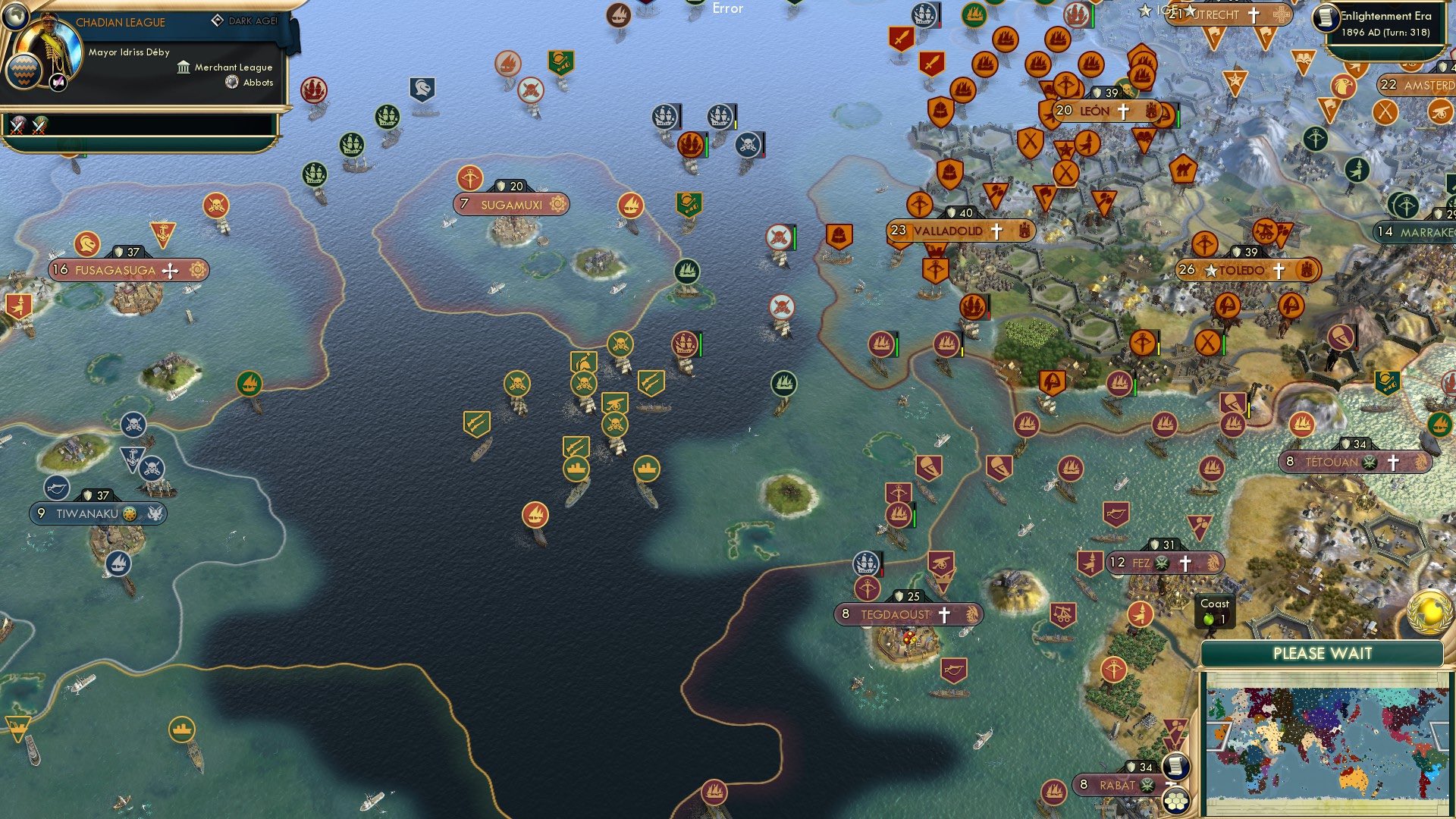1456x819 pixels.
Task: Click the Abbots religious belief icon
Action: pos(232,82)
